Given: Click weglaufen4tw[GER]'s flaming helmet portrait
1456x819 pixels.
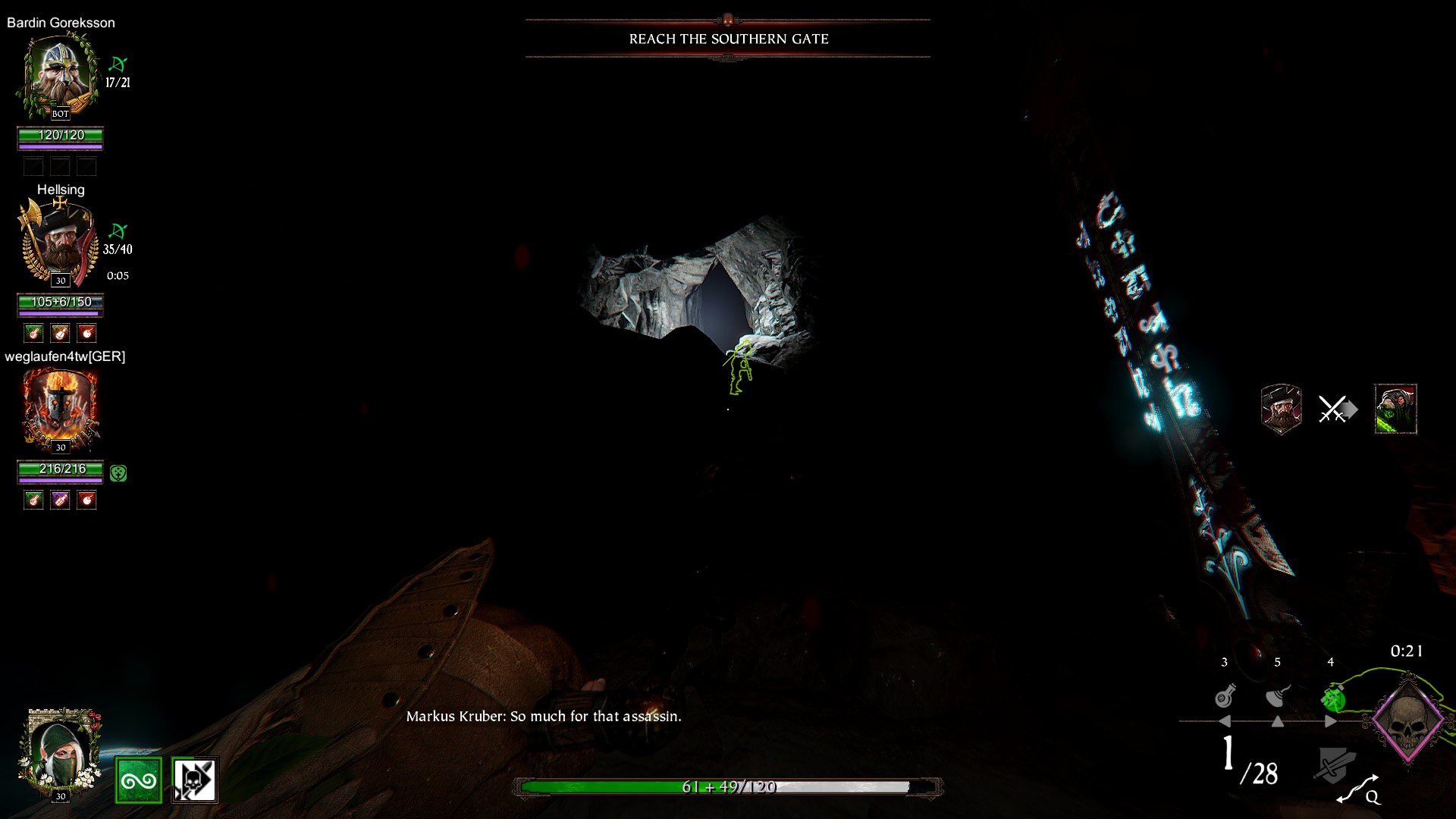Looking at the screenshot, I should (x=60, y=409).
